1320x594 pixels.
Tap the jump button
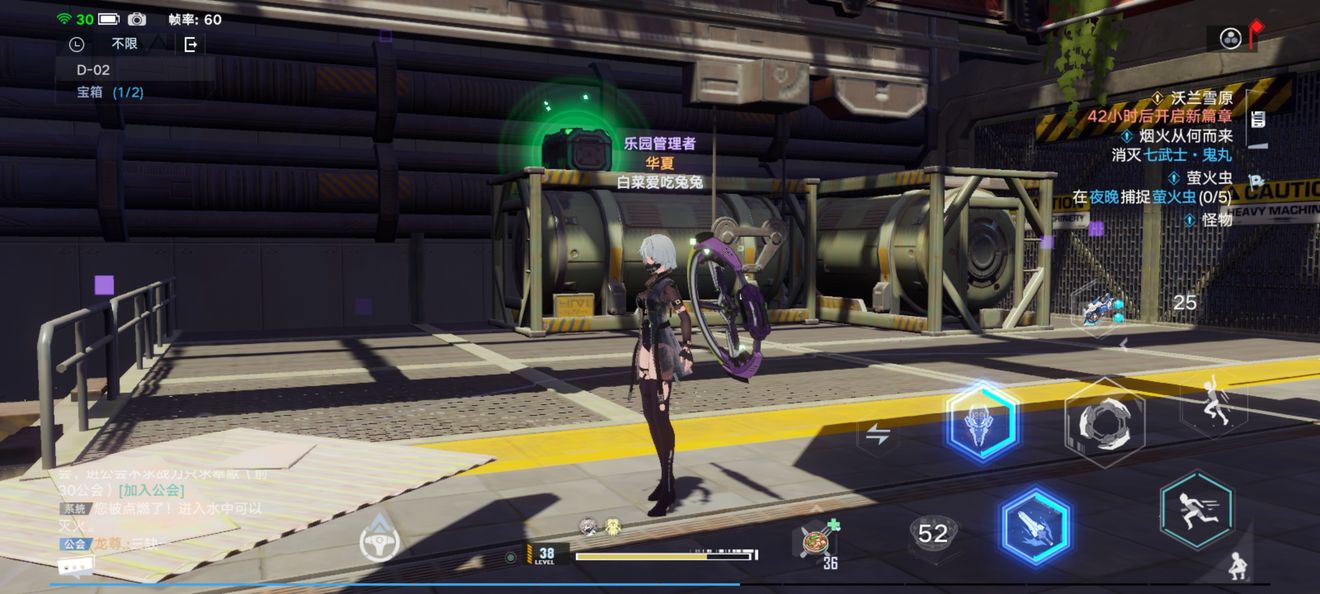click(1213, 404)
